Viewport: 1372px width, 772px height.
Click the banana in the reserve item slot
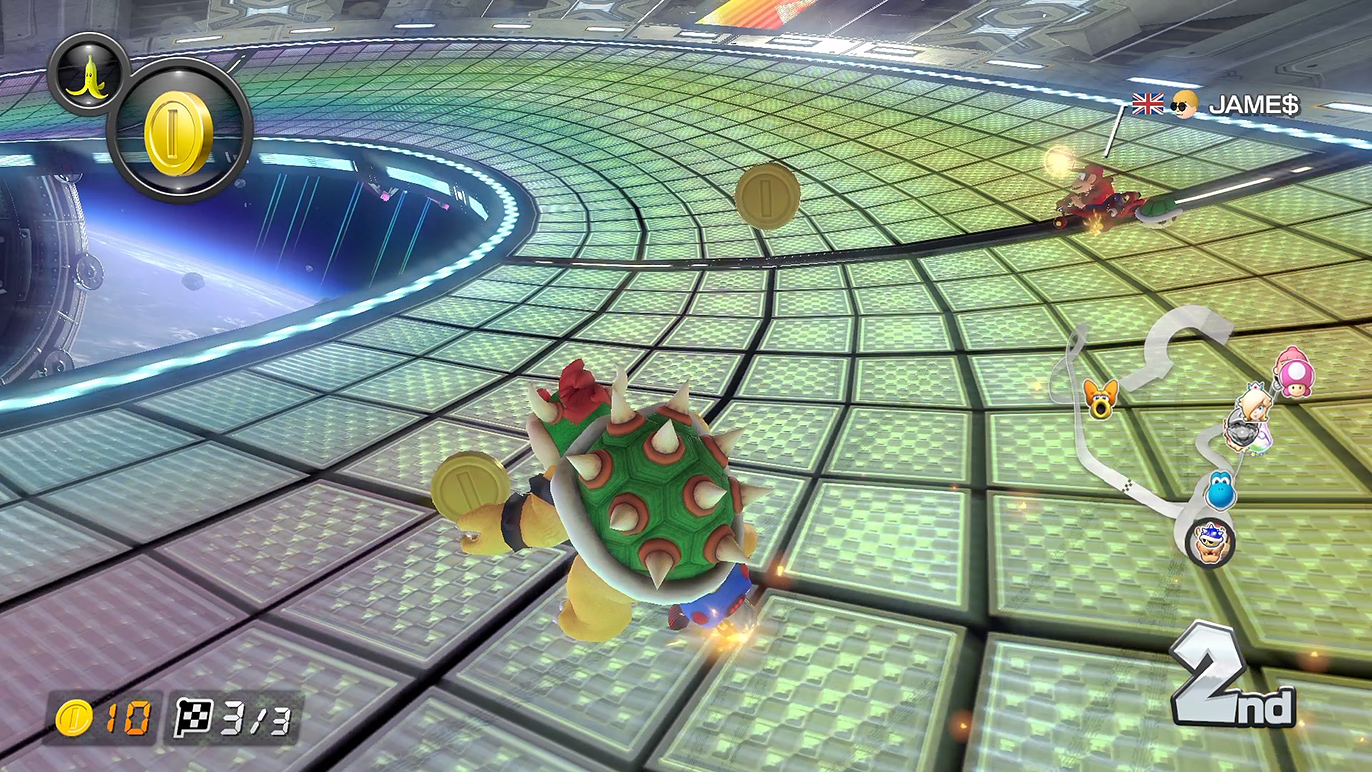click(88, 74)
